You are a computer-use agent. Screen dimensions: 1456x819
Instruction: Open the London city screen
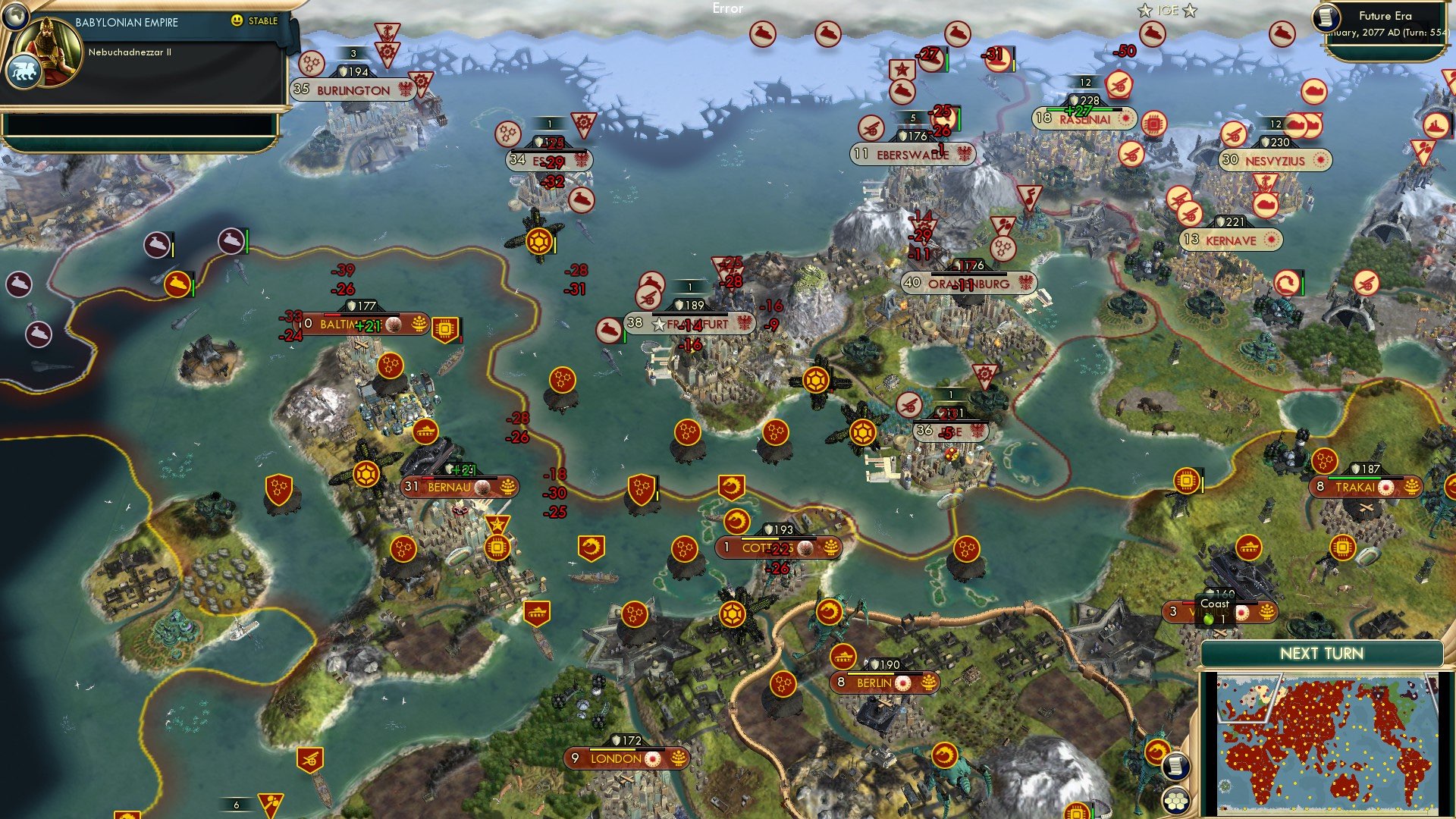click(614, 758)
